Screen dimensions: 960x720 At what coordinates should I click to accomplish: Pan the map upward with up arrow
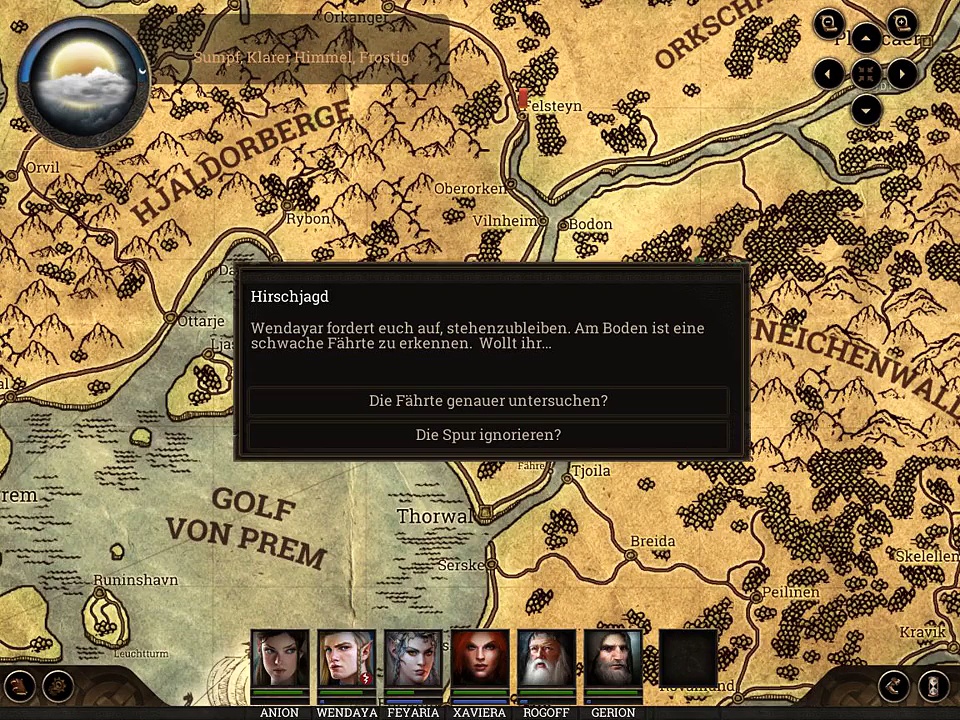[x=866, y=40]
